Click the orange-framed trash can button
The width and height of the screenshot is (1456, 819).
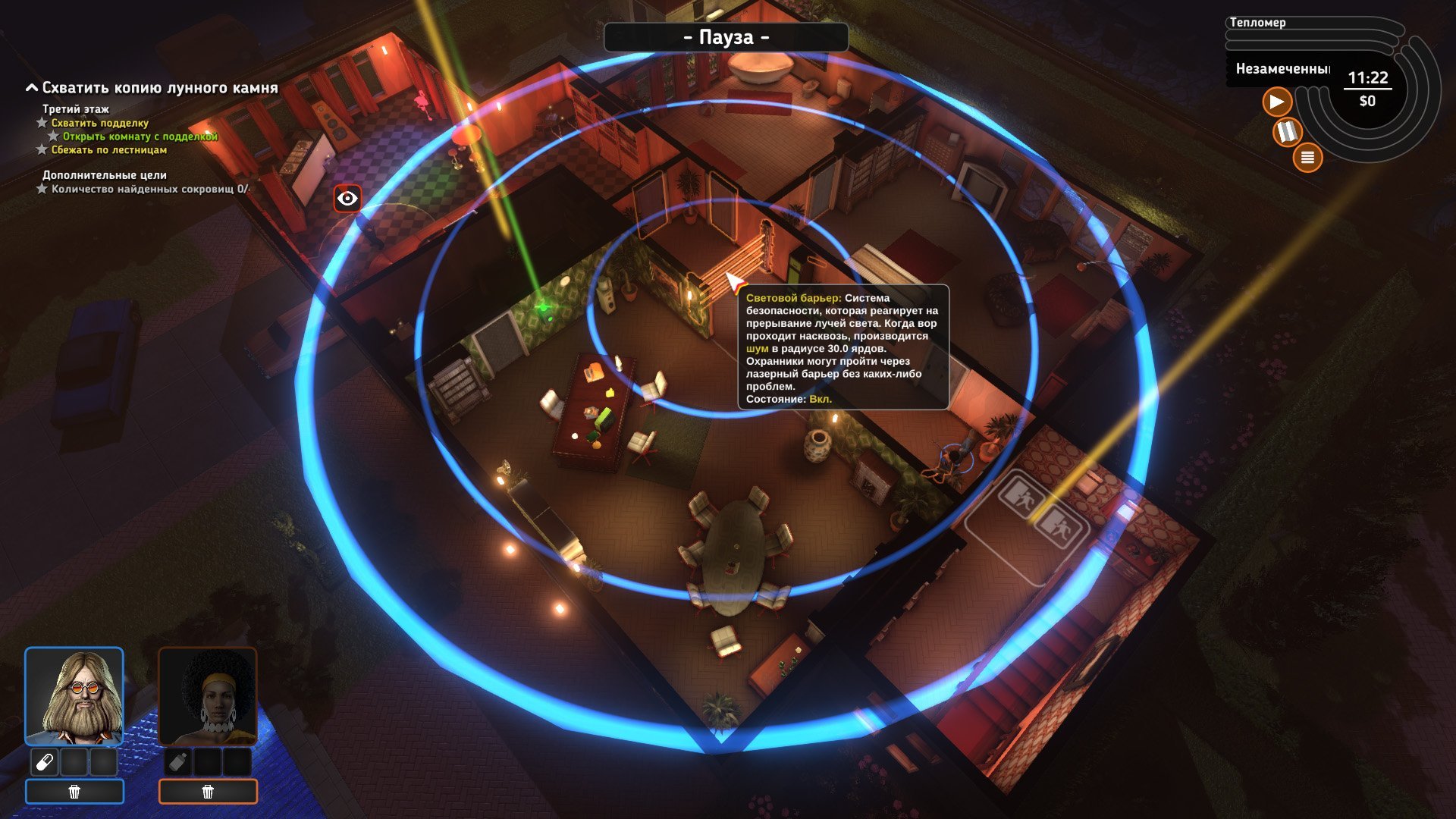coord(208,792)
